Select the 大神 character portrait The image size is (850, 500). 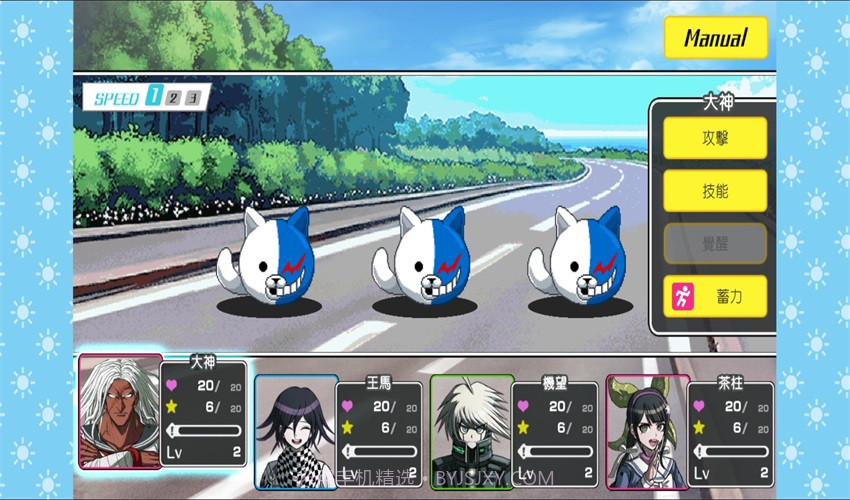pos(120,412)
